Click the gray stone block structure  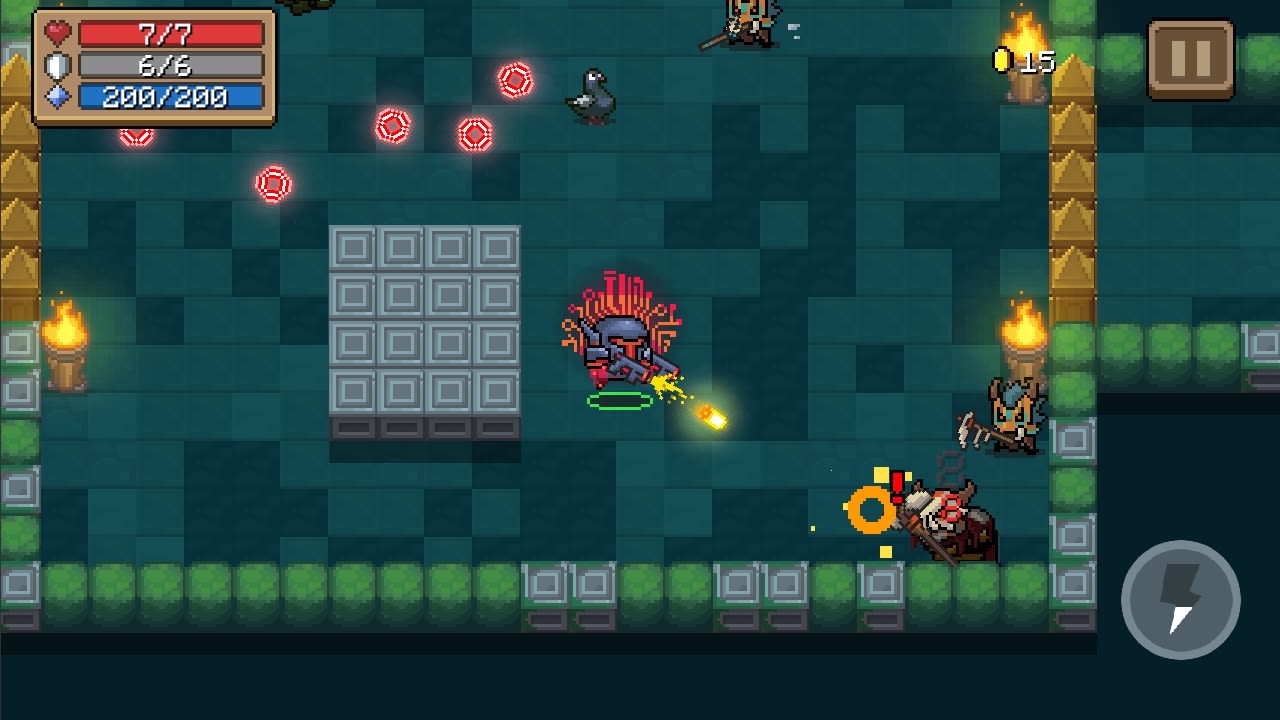point(423,335)
